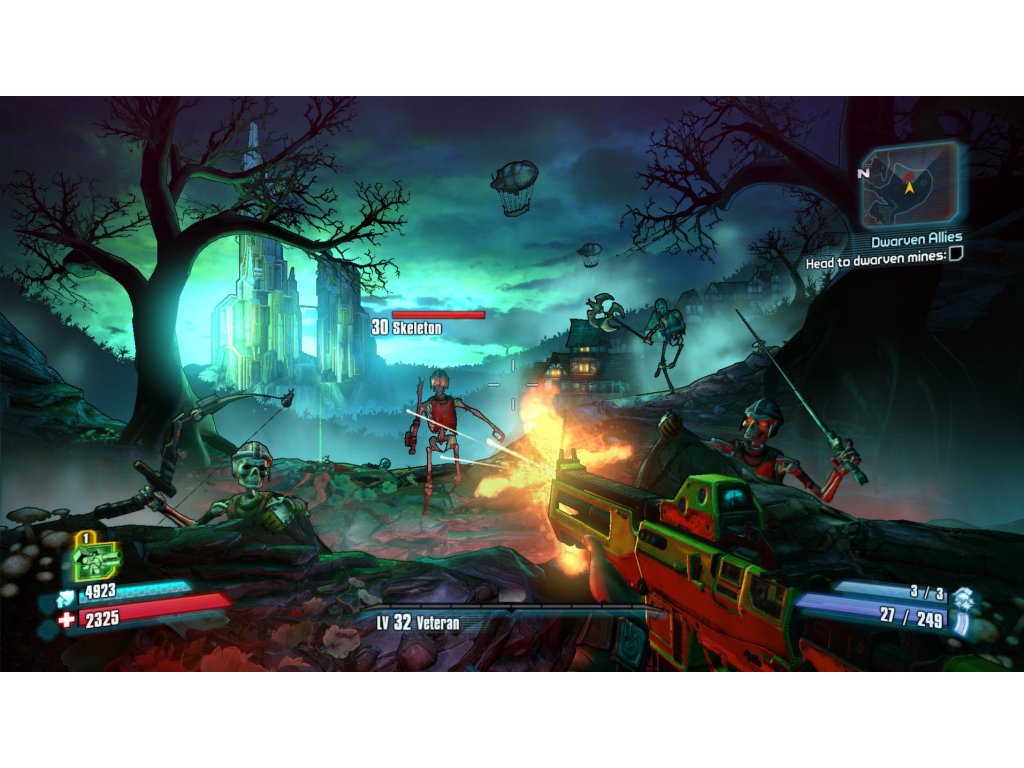Select the Dwarven Allies quest title

[x=916, y=239]
